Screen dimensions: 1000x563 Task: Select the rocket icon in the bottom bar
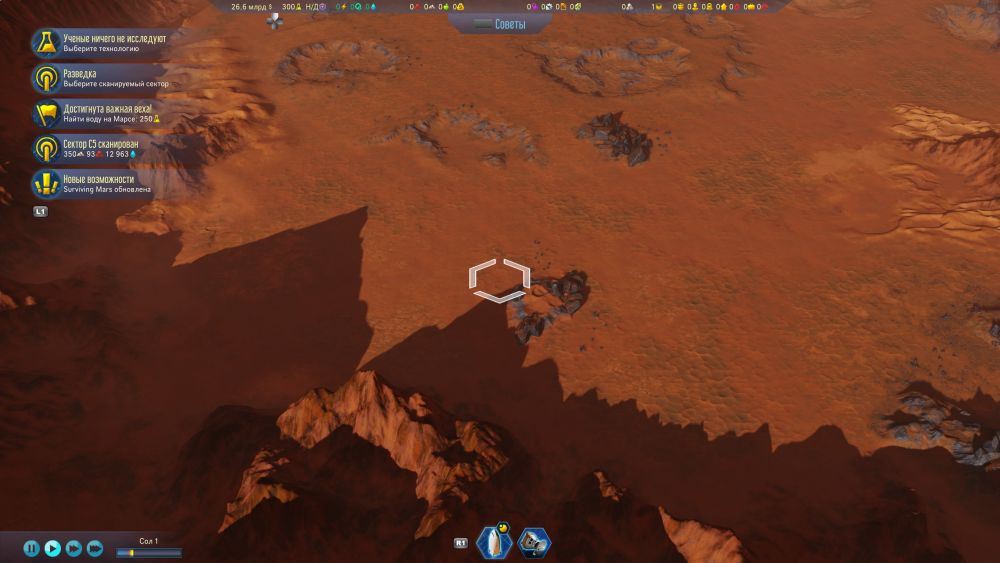(x=495, y=543)
